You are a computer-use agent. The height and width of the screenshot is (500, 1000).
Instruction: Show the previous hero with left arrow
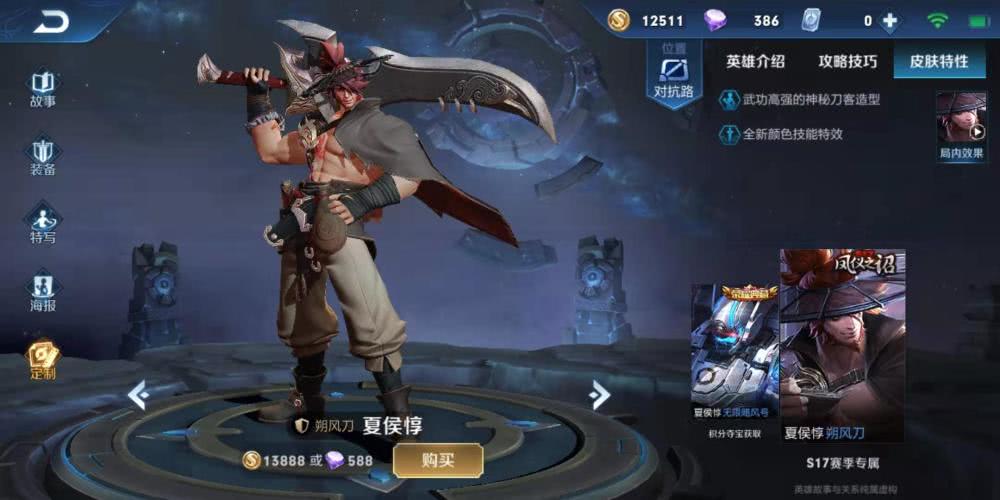pos(137,395)
